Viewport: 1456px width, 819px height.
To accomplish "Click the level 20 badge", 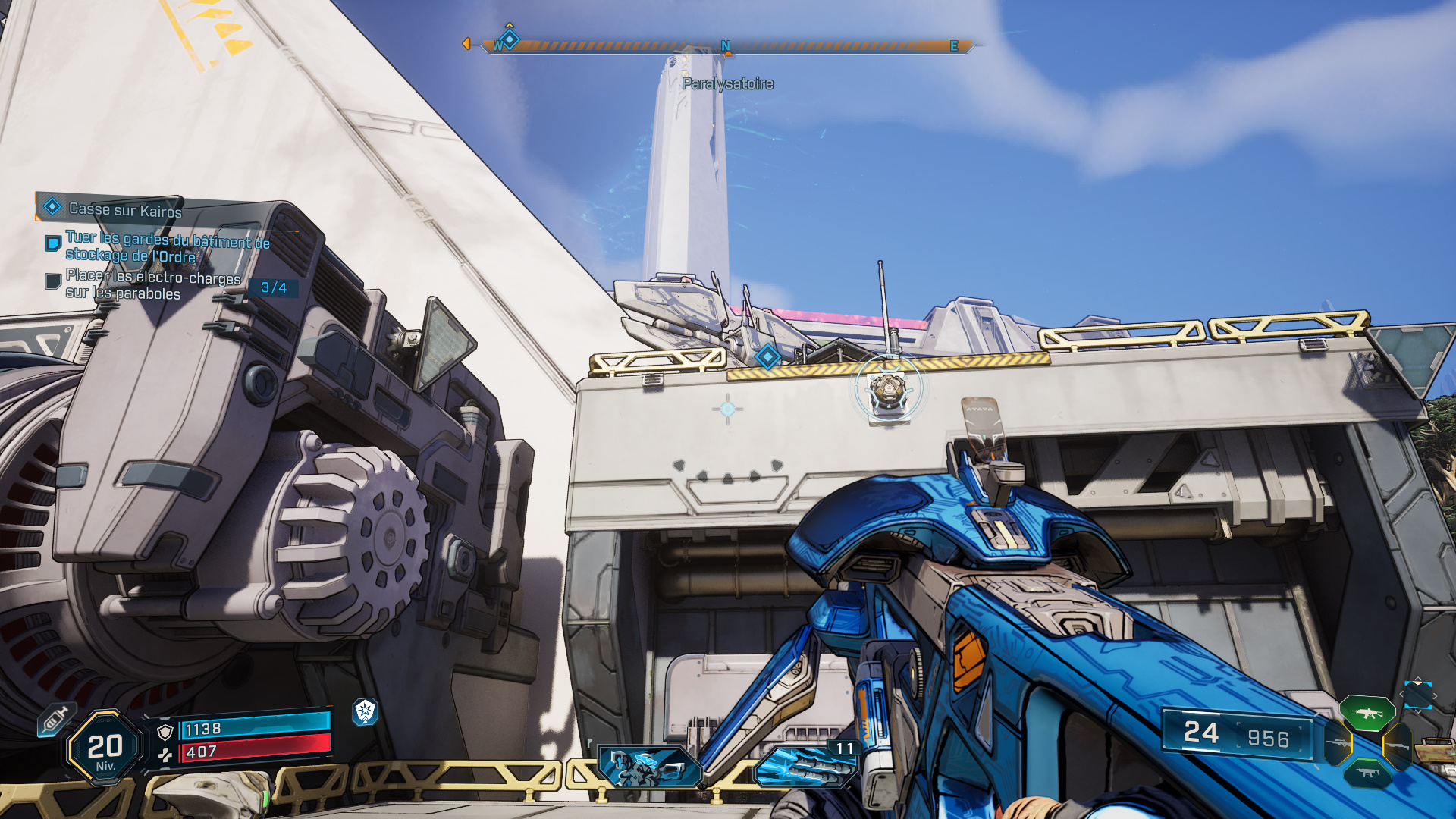I will [105, 748].
